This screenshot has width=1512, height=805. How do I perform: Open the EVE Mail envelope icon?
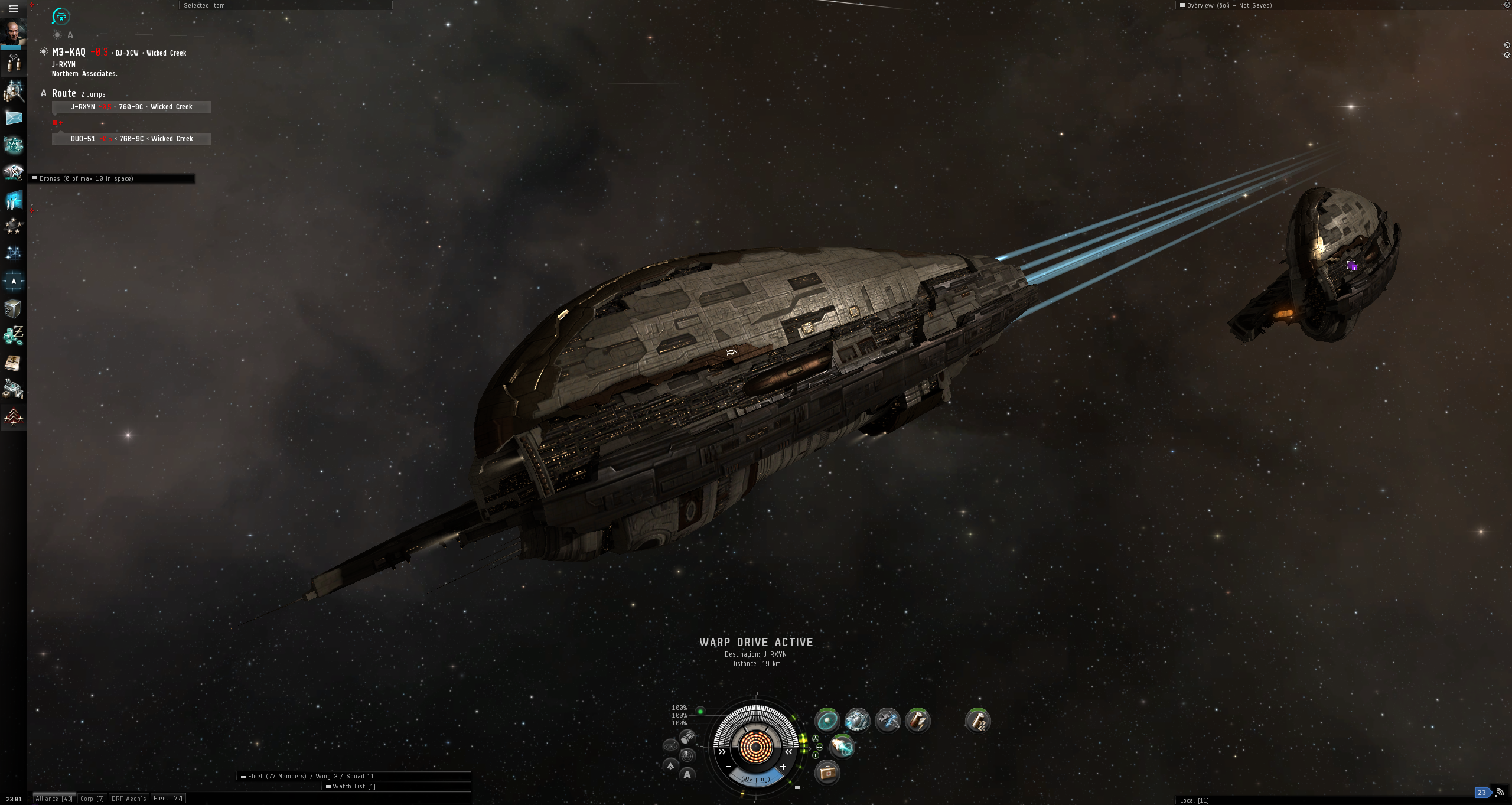[14, 118]
